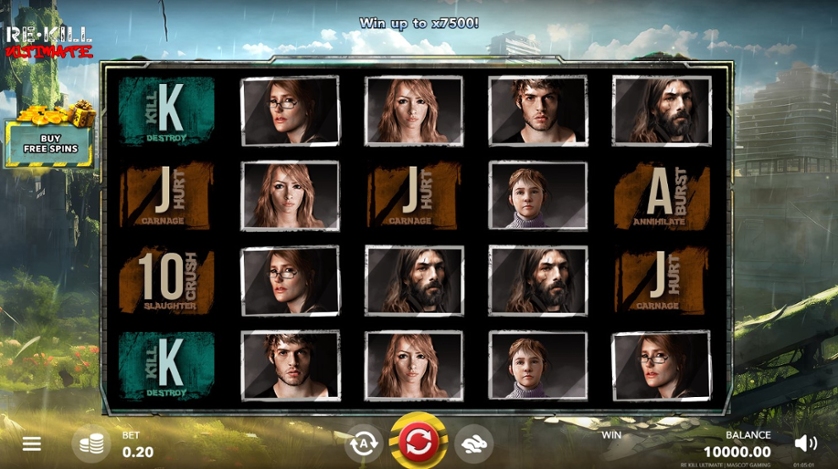Viewport: 838px width, 469px height.
Task: Spin the reels with the red button
Action: [x=417, y=441]
